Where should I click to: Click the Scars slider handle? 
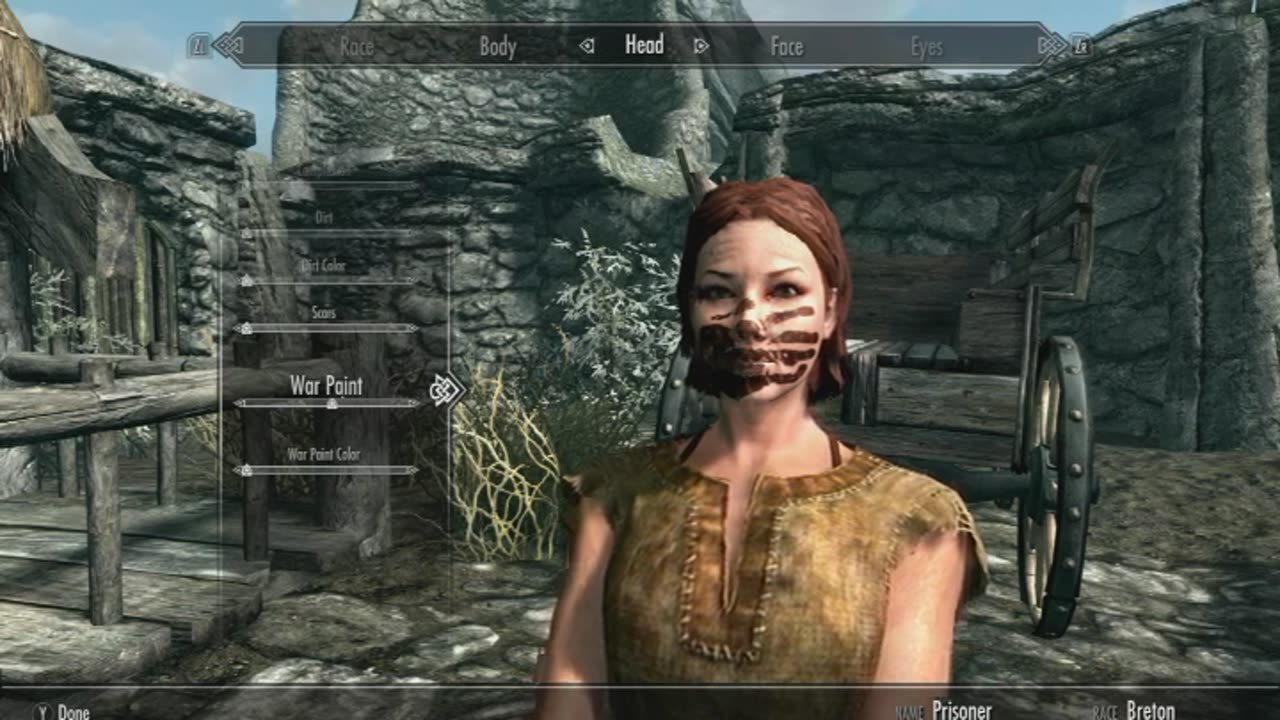[245, 327]
